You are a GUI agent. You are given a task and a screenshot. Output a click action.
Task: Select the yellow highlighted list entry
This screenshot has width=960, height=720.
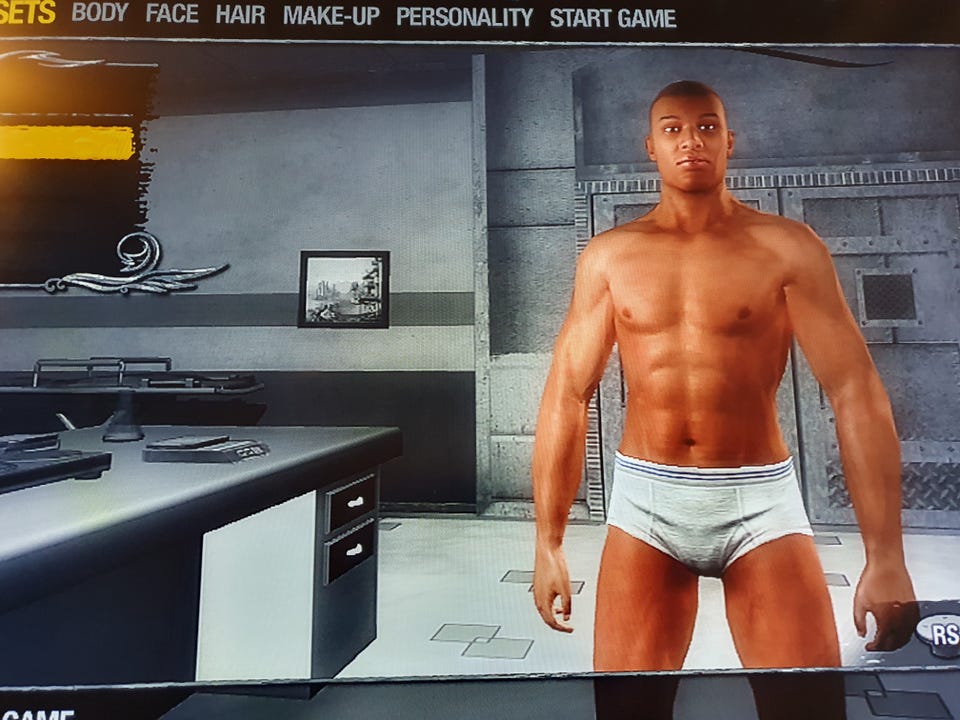coord(67,142)
